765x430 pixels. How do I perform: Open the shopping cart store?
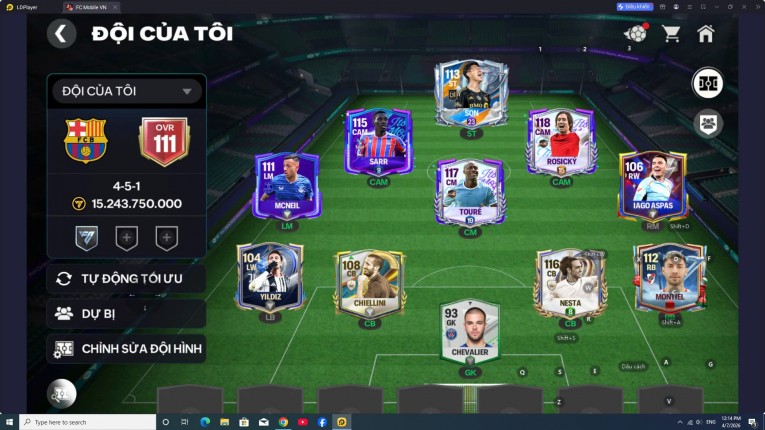(671, 34)
